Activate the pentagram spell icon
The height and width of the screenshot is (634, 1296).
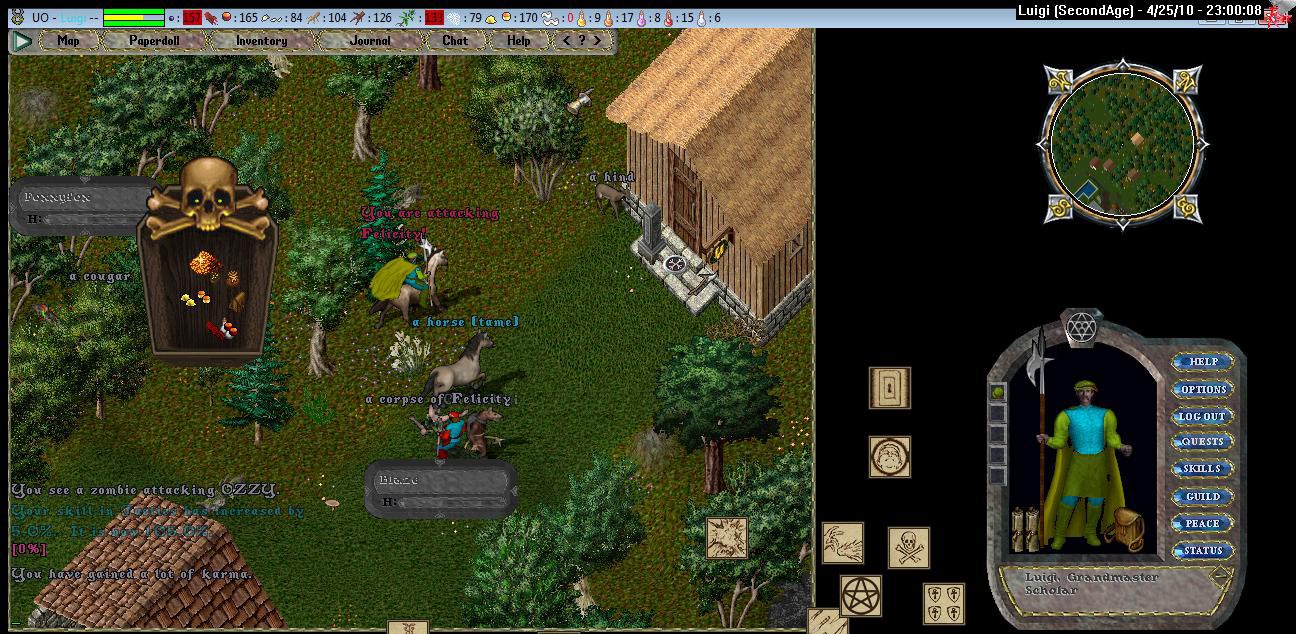pos(860,595)
